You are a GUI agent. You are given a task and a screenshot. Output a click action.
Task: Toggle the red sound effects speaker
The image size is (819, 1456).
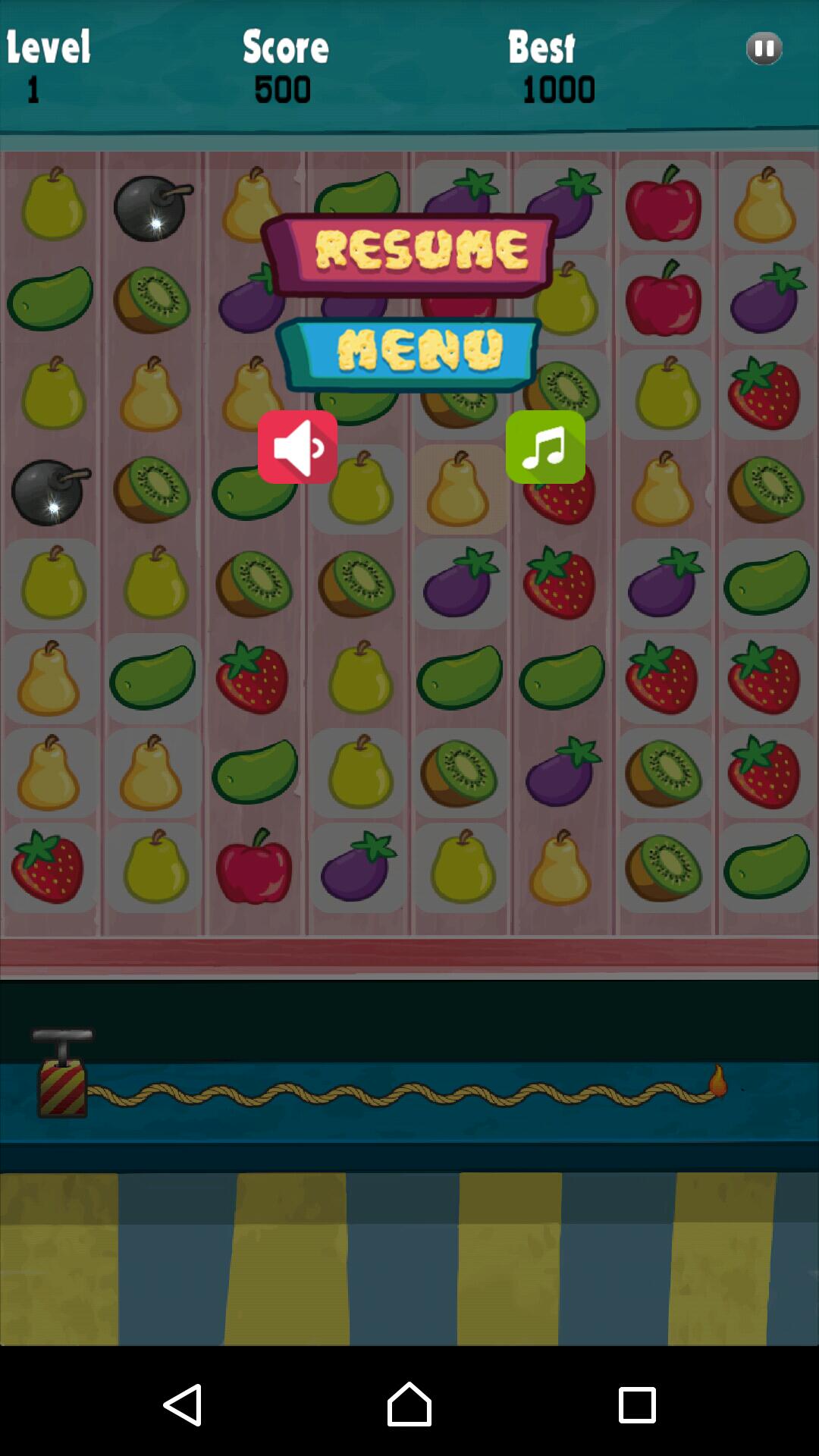[297, 447]
